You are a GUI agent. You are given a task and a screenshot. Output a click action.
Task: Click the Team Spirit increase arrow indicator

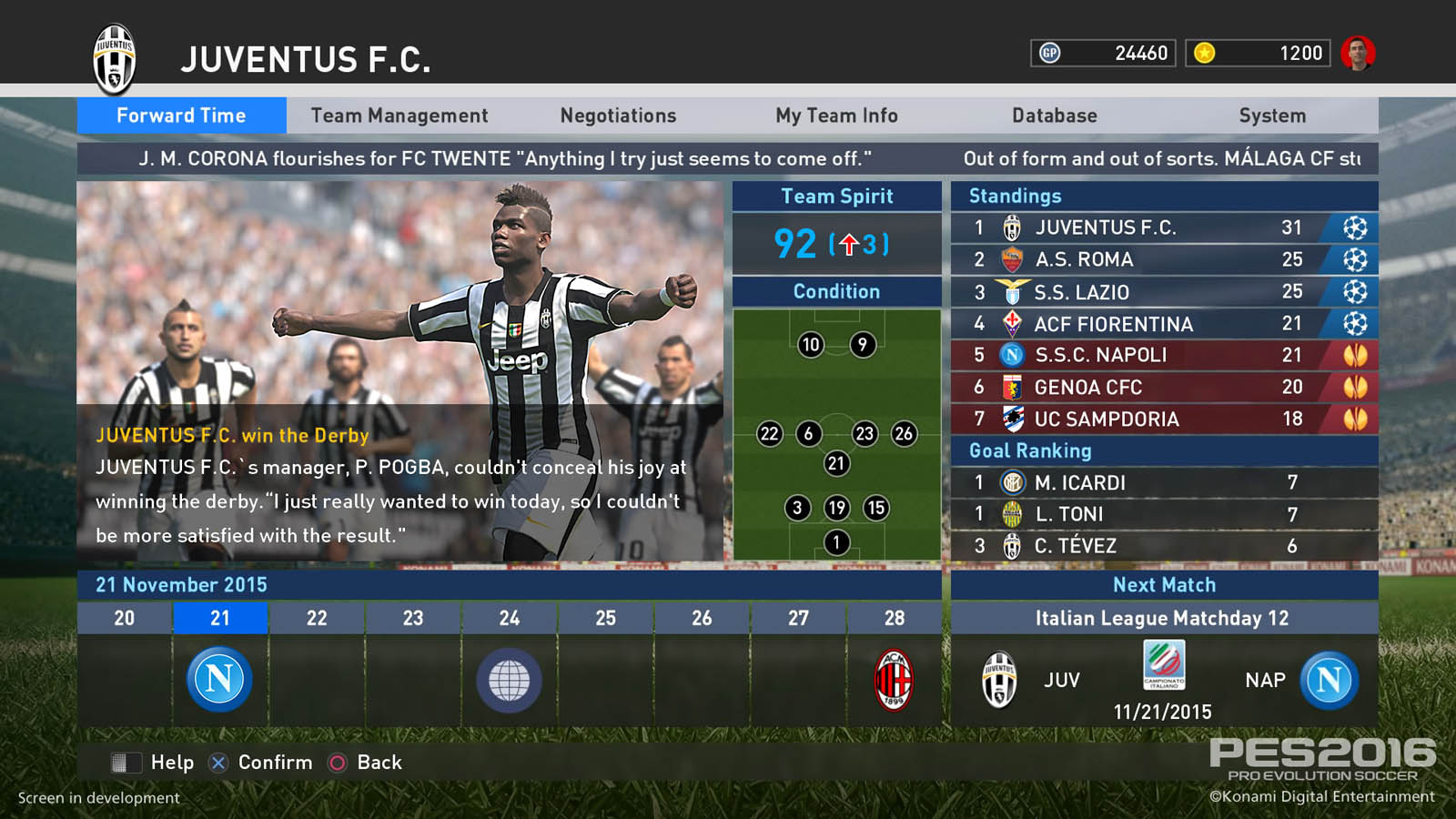[x=849, y=243]
